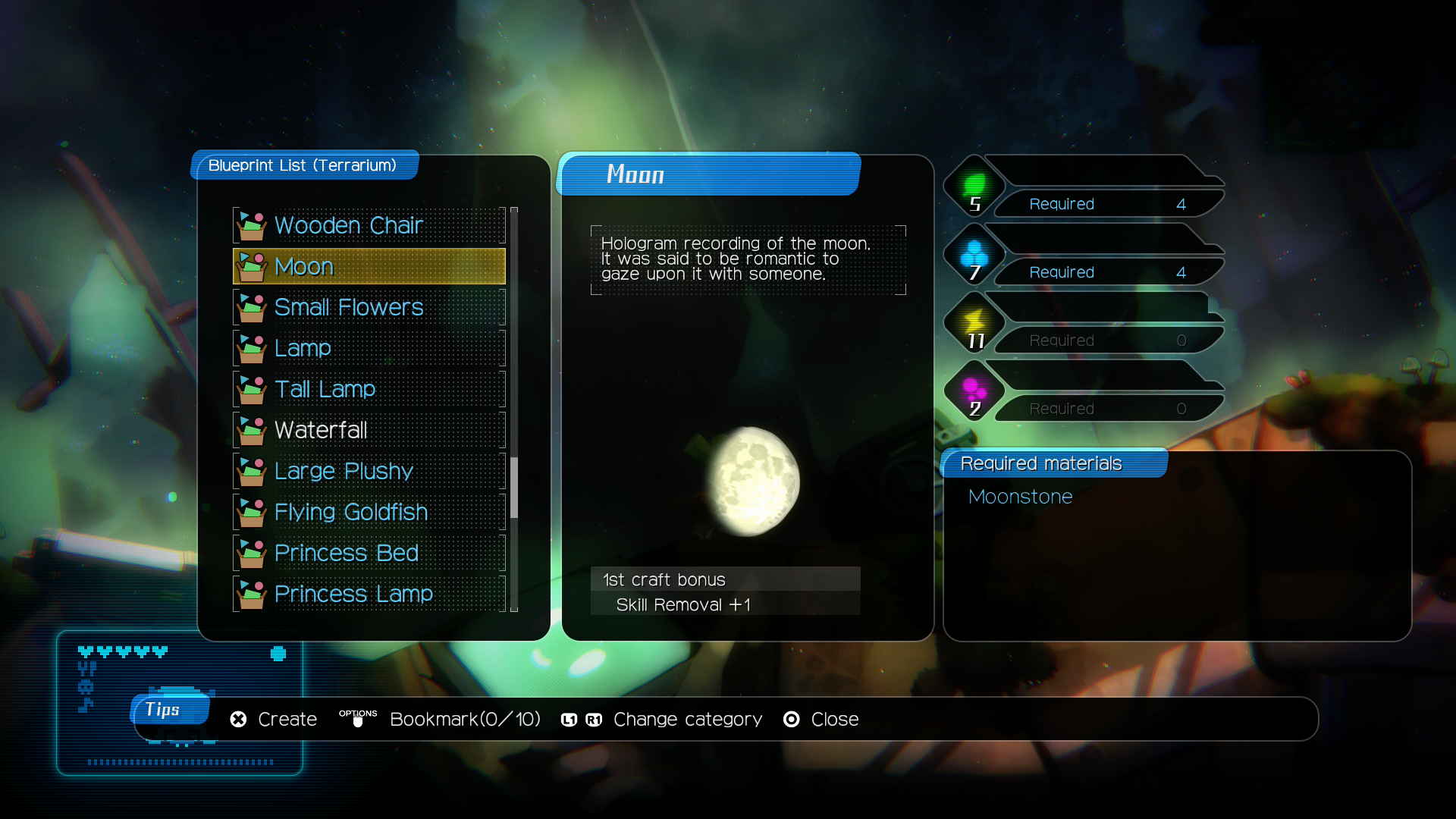Click the green Required 4 progress bar
Image resolution: width=1456 pixels, height=819 pixels.
pyautogui.click(x=1107, y=203)
